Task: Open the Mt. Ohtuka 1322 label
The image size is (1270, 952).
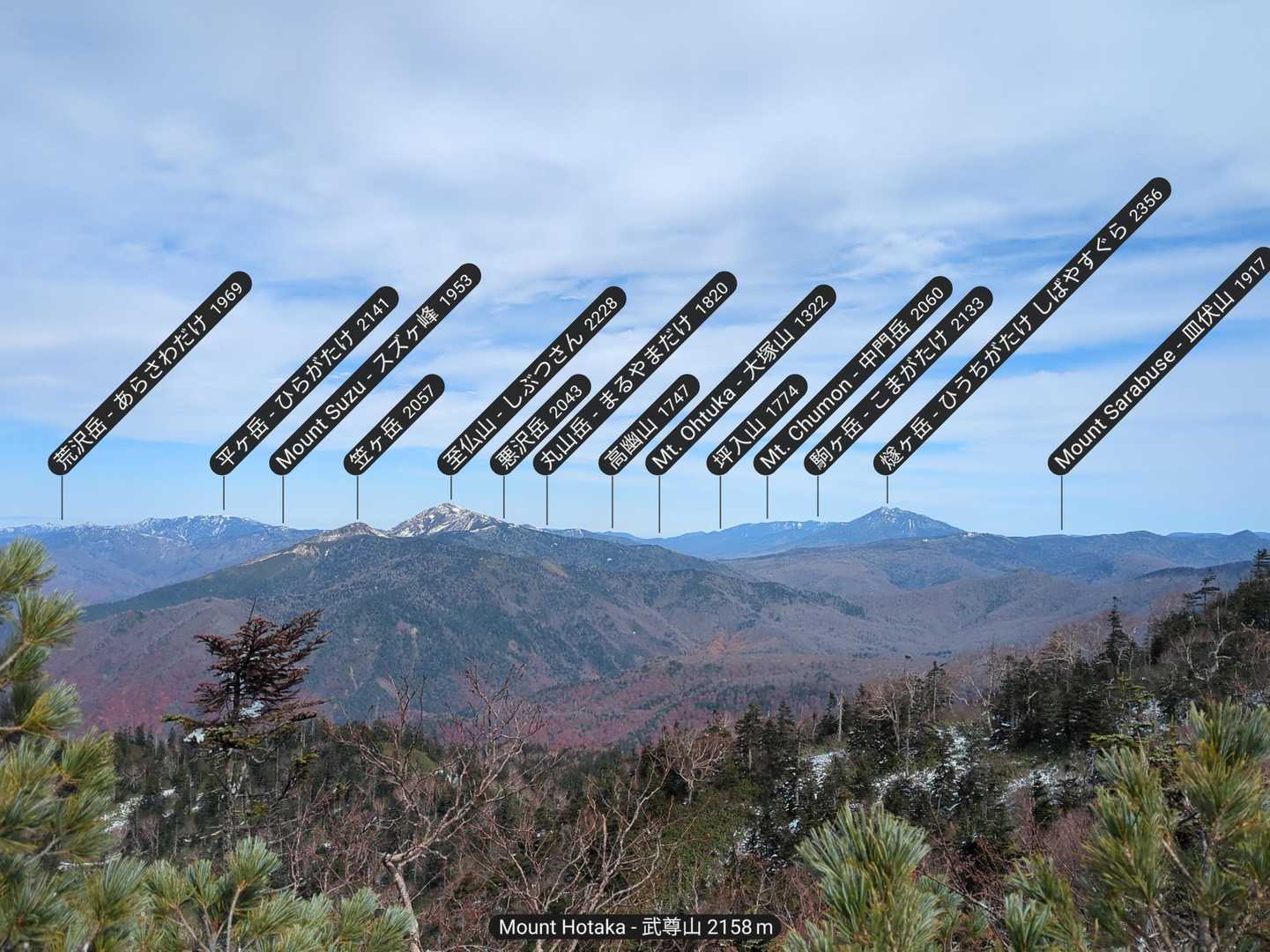Action: tap(740, 379)
